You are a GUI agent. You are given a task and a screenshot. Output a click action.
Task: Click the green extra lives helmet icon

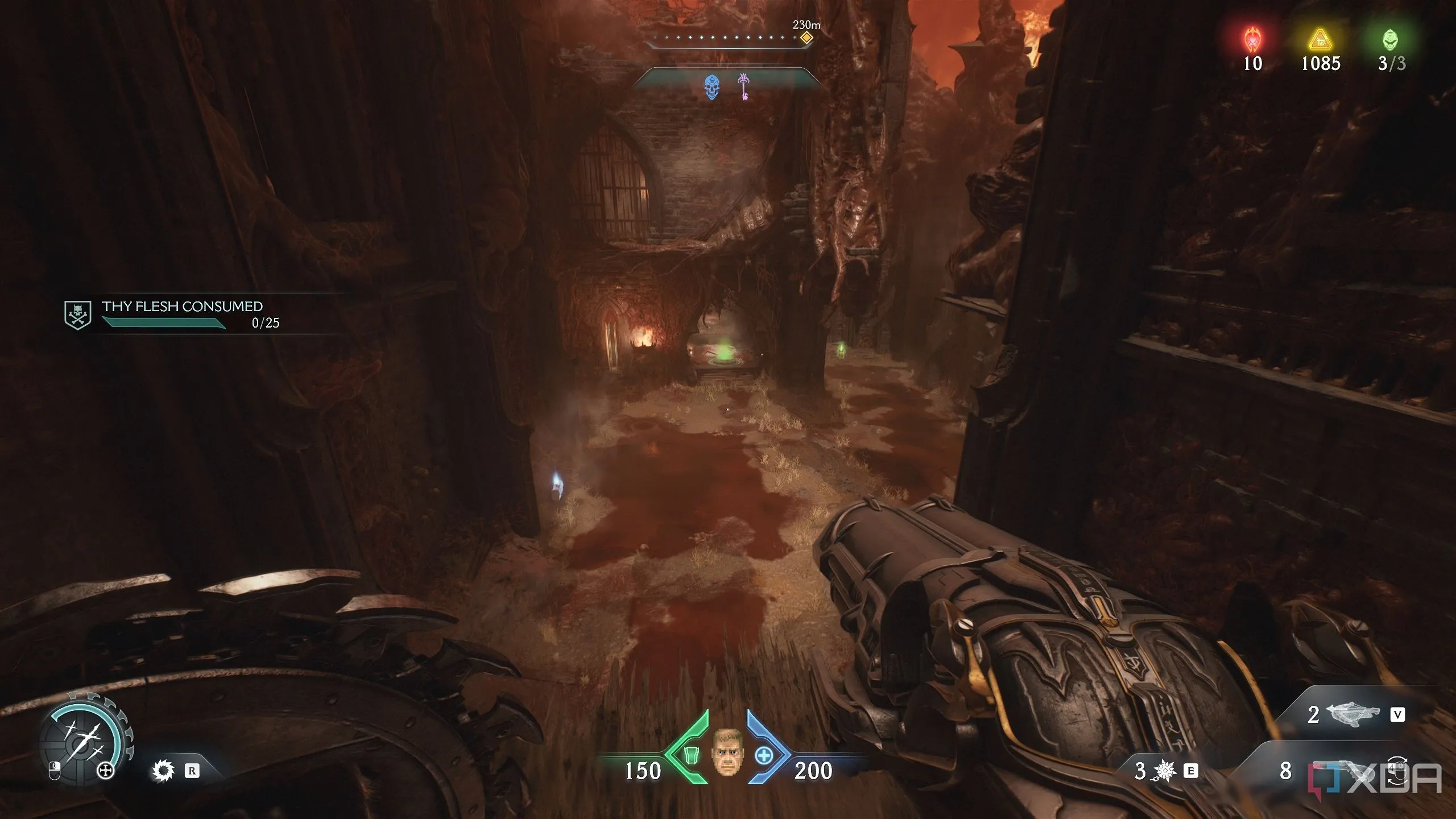tap(1390, 40)
